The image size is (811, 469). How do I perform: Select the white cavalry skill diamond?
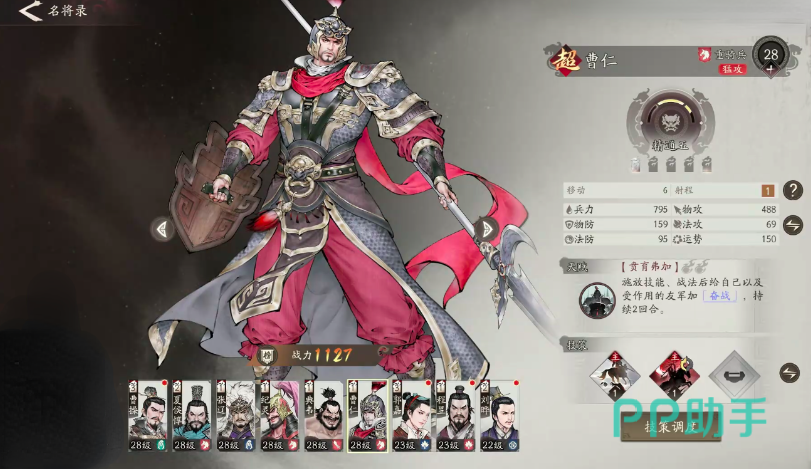click(614, 375)
